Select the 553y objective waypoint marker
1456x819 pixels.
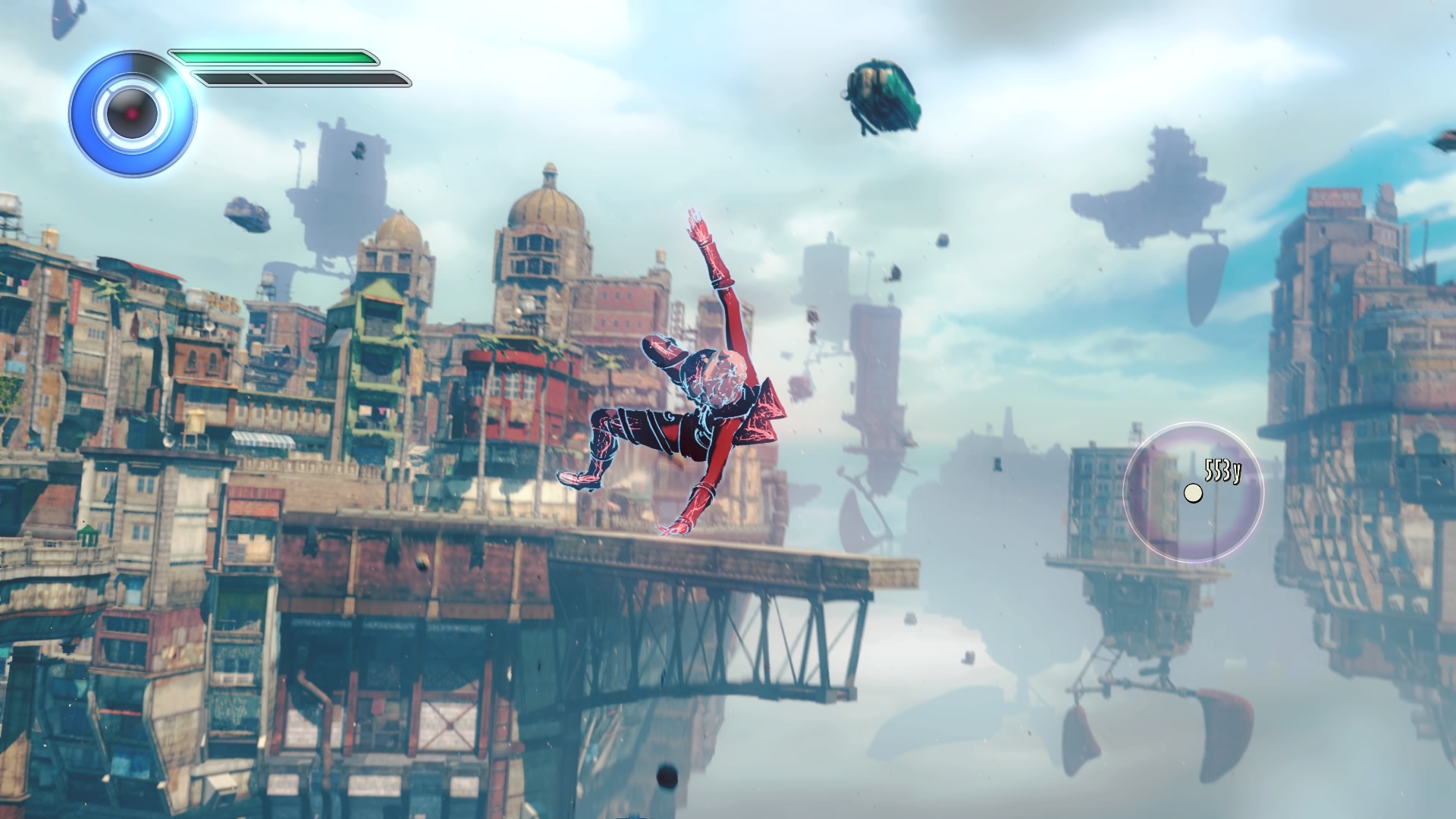tap(1193, 493)
